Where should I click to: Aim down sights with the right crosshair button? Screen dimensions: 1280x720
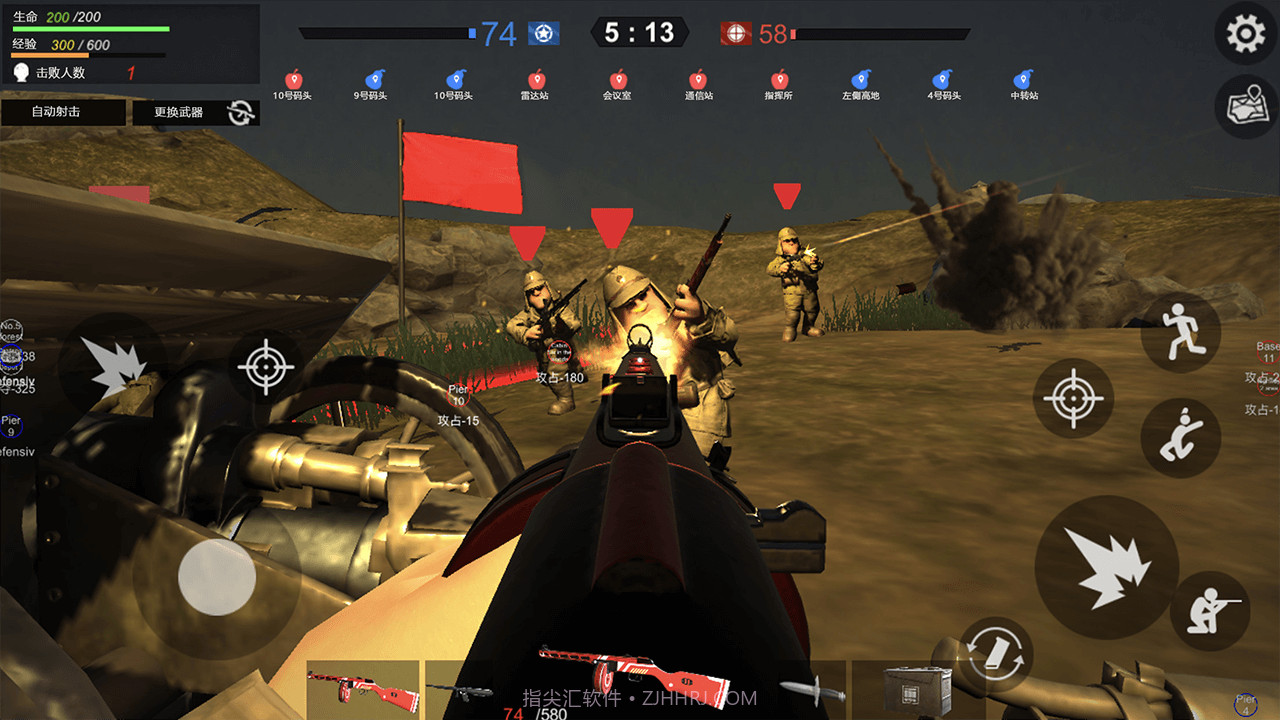pyautogui.click(x=1073, y=399)
